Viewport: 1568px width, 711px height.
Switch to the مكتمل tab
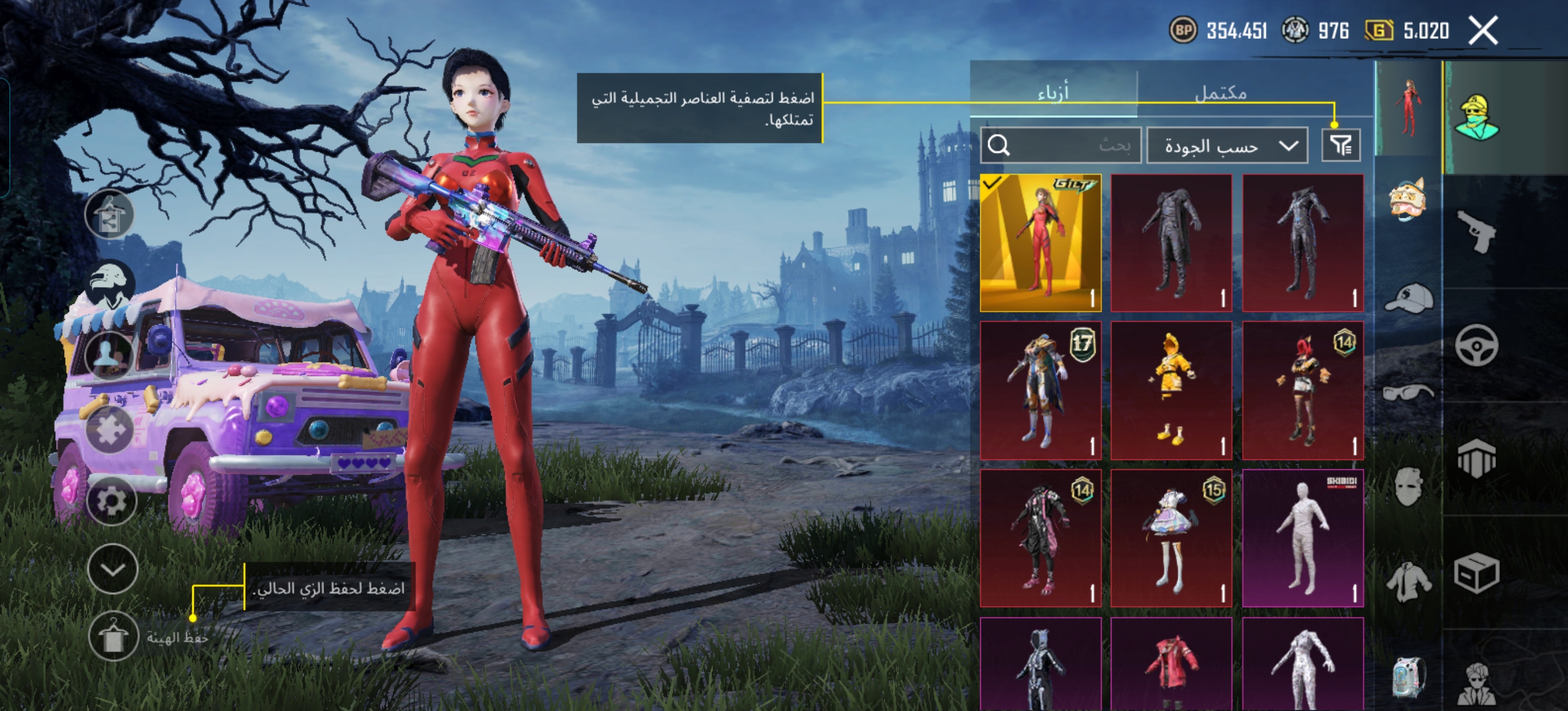pyautogui.click(x=1221, y=93)
